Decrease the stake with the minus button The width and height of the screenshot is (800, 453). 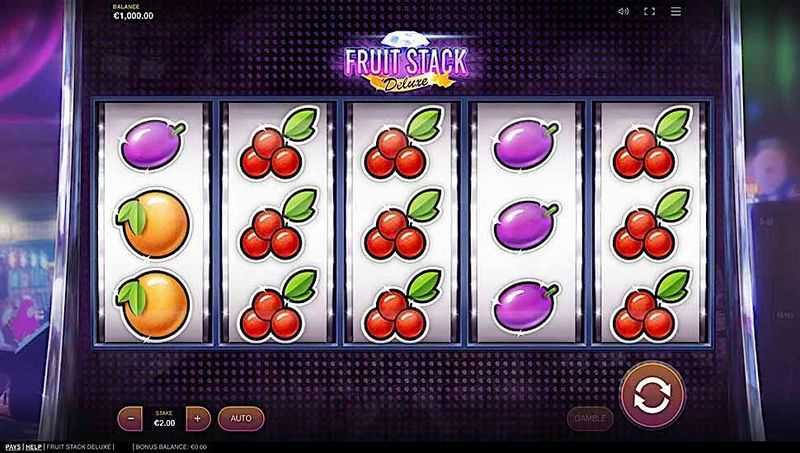[x=131, y=417]
